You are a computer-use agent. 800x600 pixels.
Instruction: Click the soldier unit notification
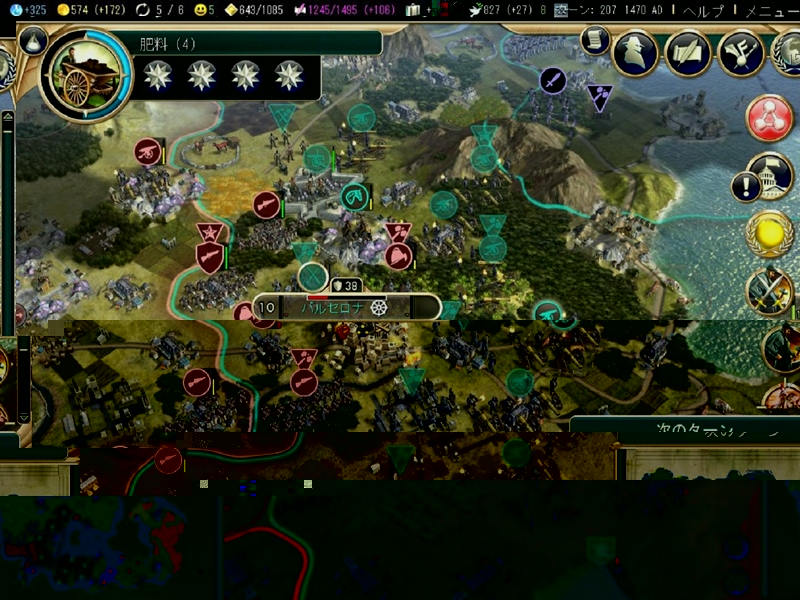(769, 290)
